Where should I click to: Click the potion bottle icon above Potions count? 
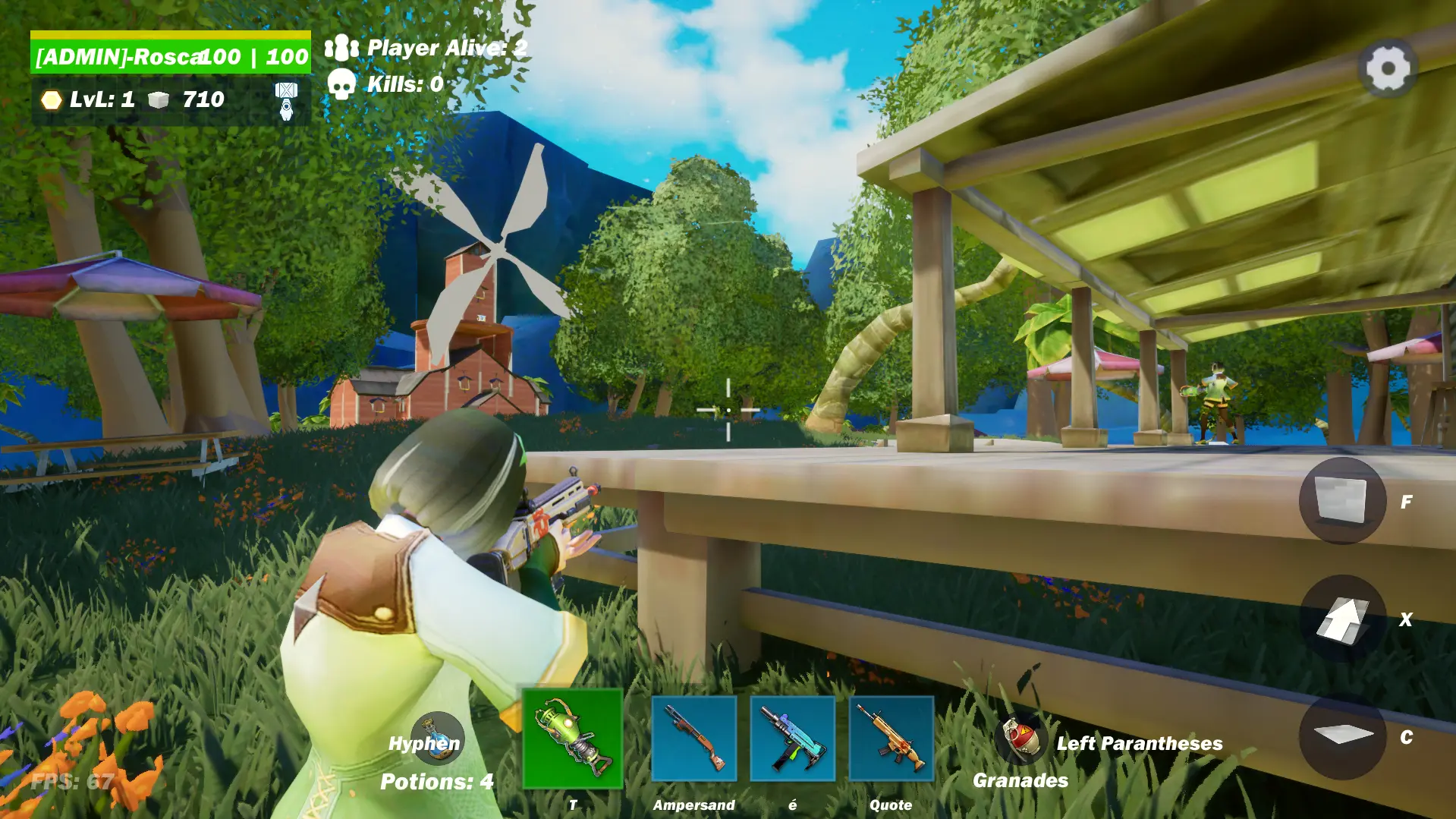[x=439, y=738]
